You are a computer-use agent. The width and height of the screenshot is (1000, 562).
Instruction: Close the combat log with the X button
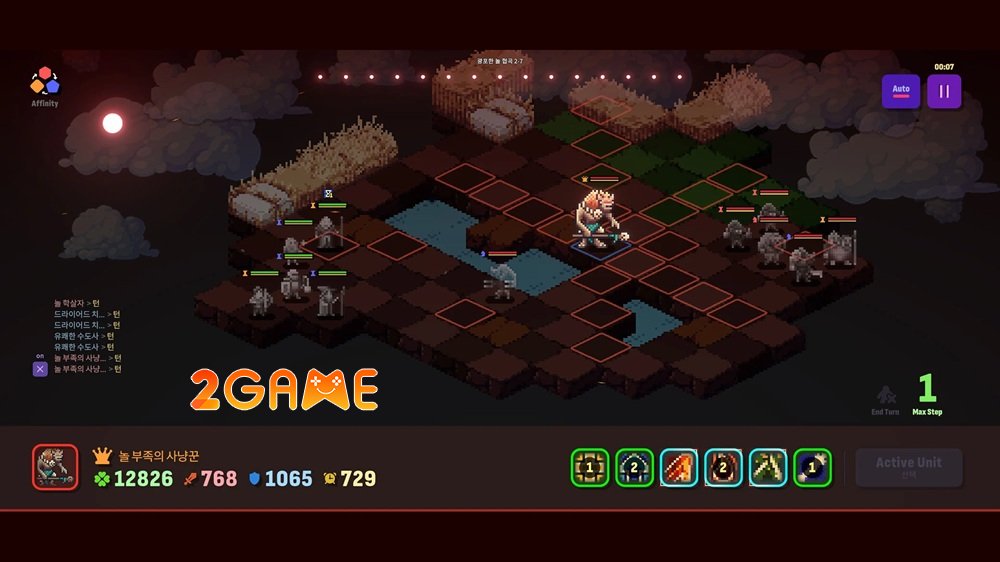pyautogui.click(x=40, y=369)
